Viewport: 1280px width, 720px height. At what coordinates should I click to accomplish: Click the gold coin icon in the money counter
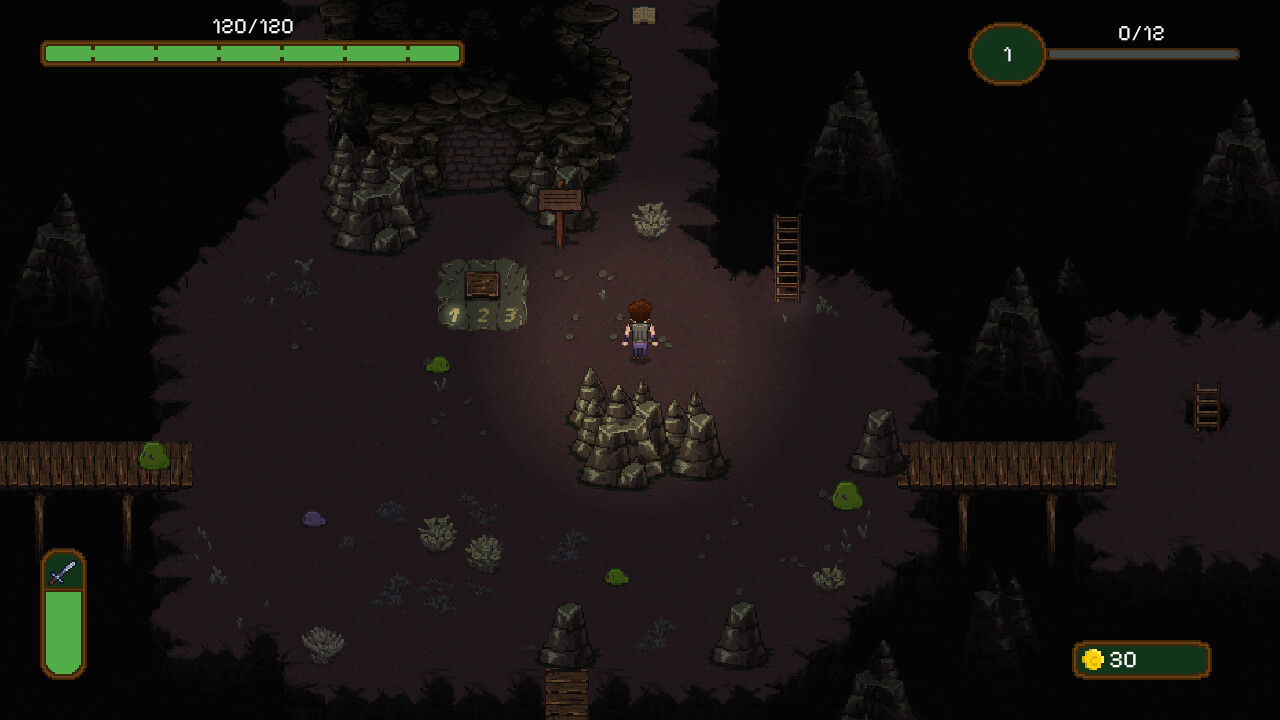click(x=1095, y=660)
